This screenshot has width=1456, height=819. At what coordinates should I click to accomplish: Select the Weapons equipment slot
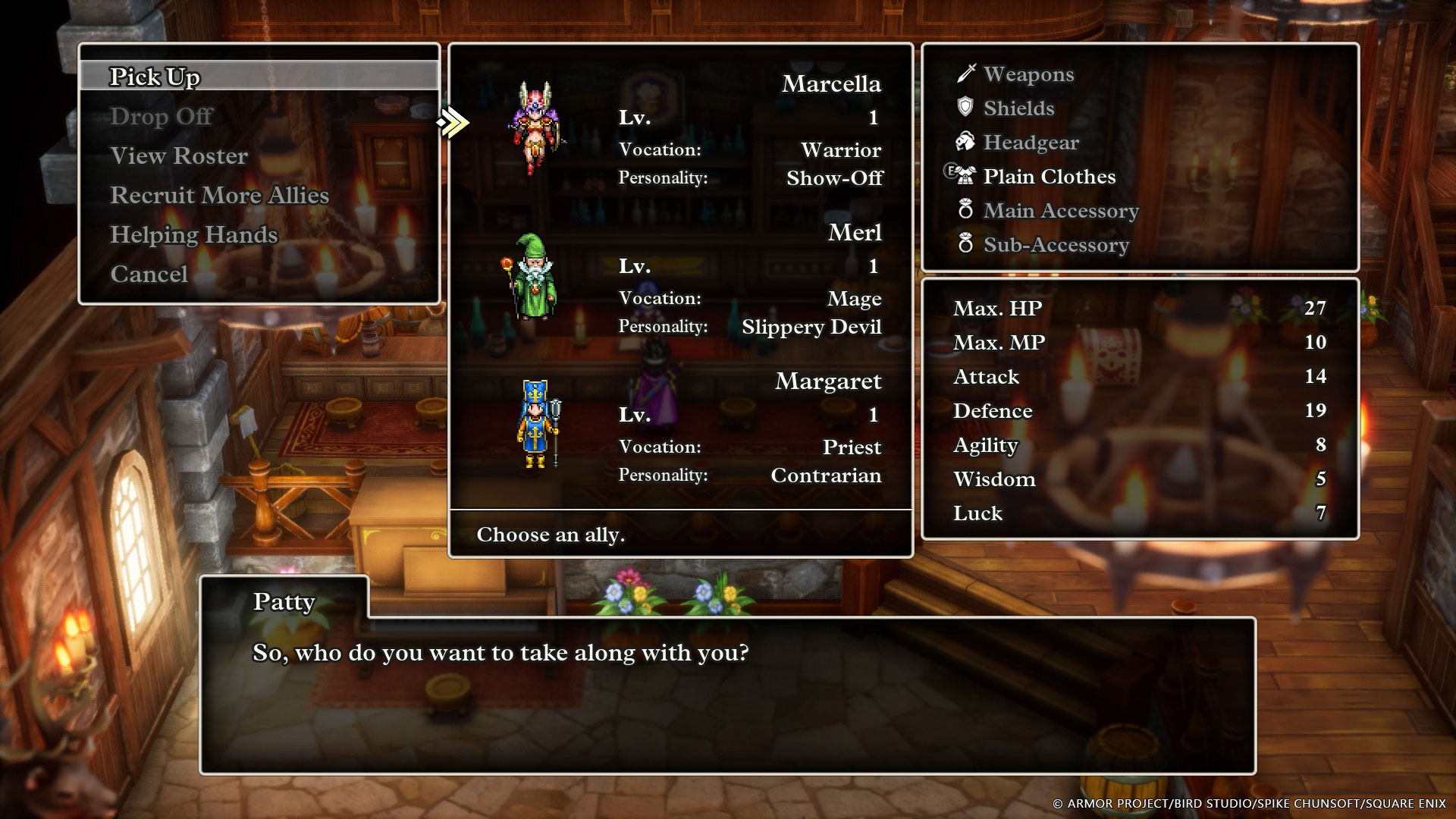pyautogui.click(x=1028, y=74)
